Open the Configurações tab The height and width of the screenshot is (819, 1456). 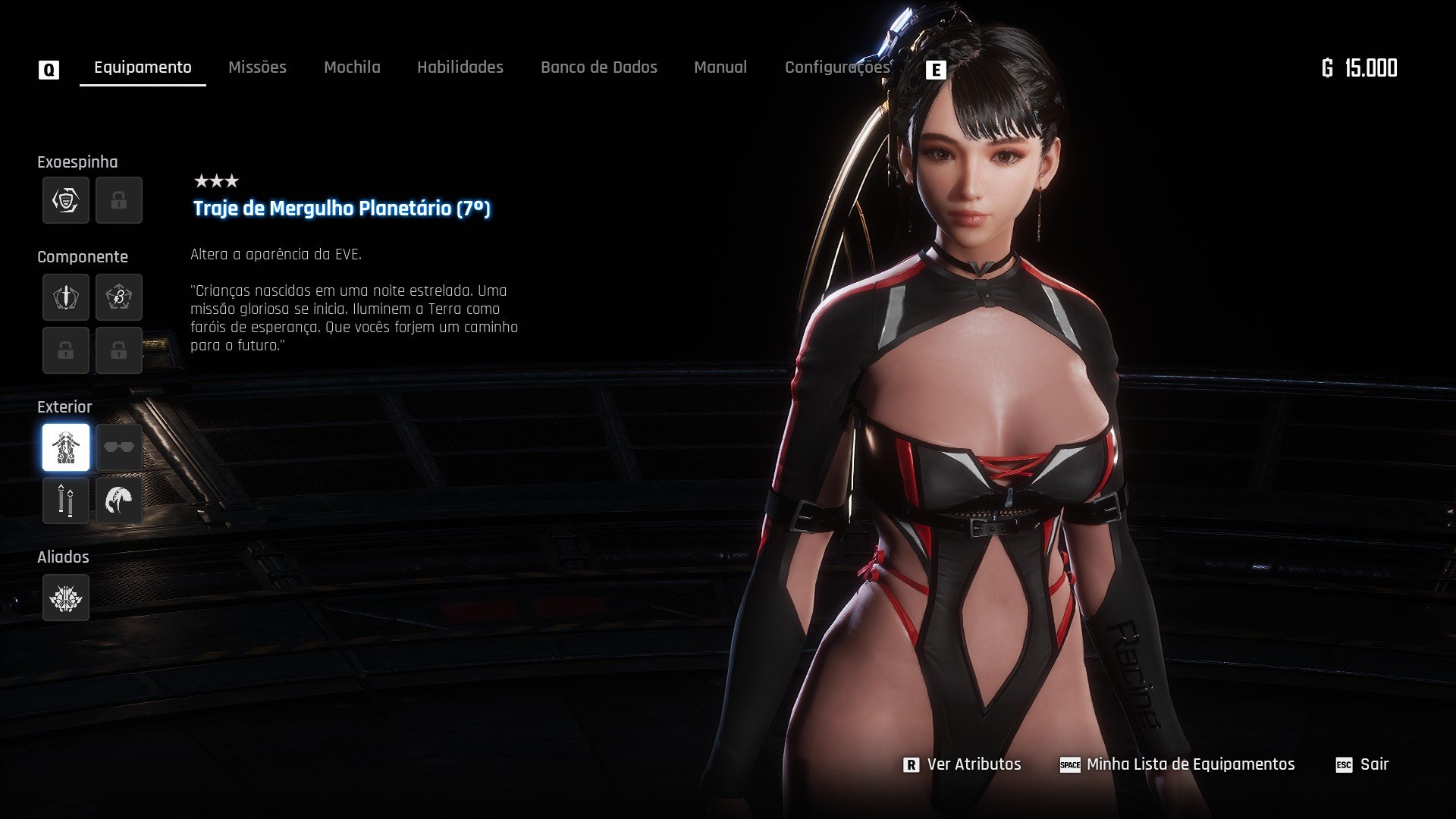(x=836, y=67)
